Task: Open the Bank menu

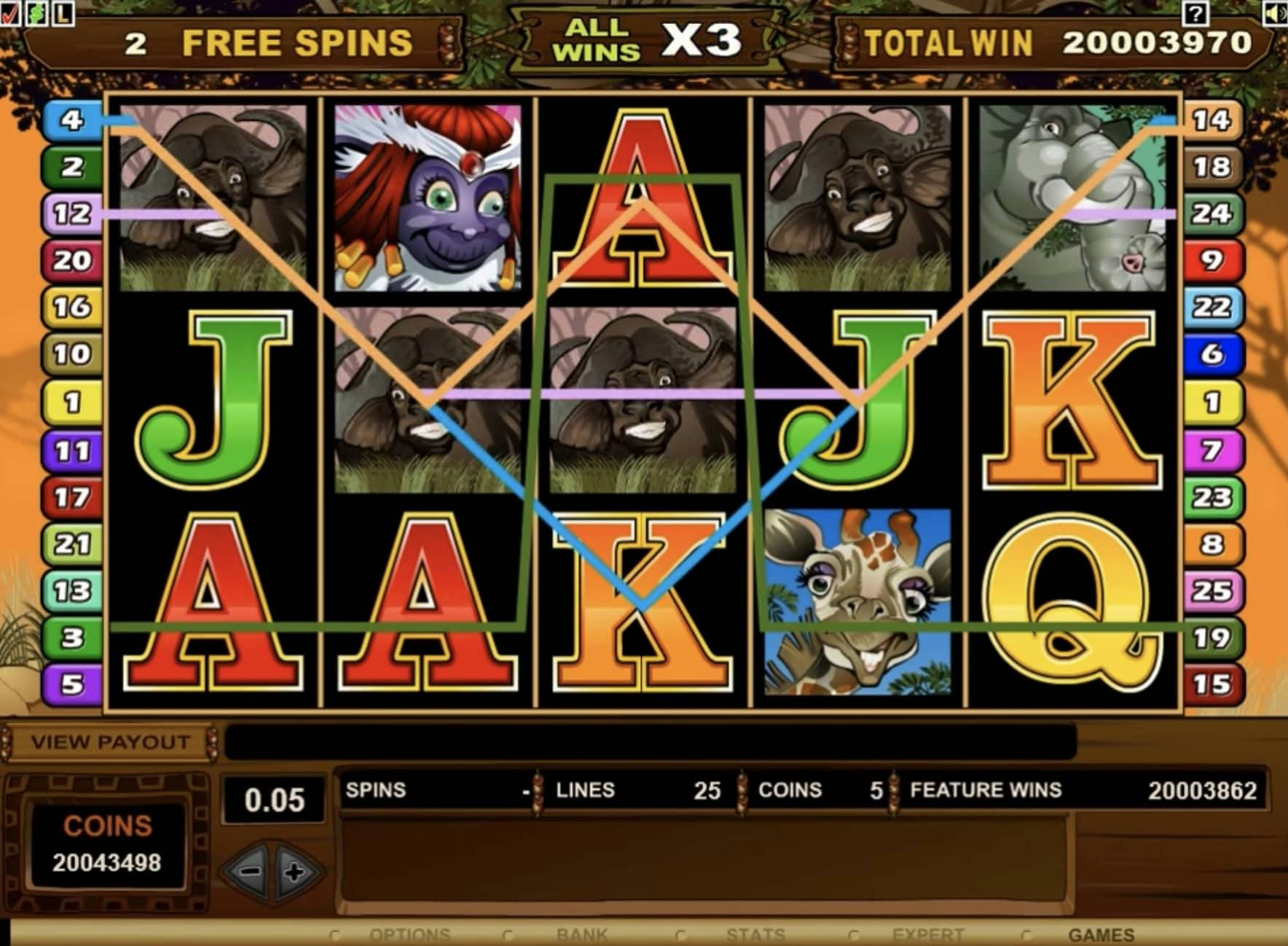Action: [581, 935]
